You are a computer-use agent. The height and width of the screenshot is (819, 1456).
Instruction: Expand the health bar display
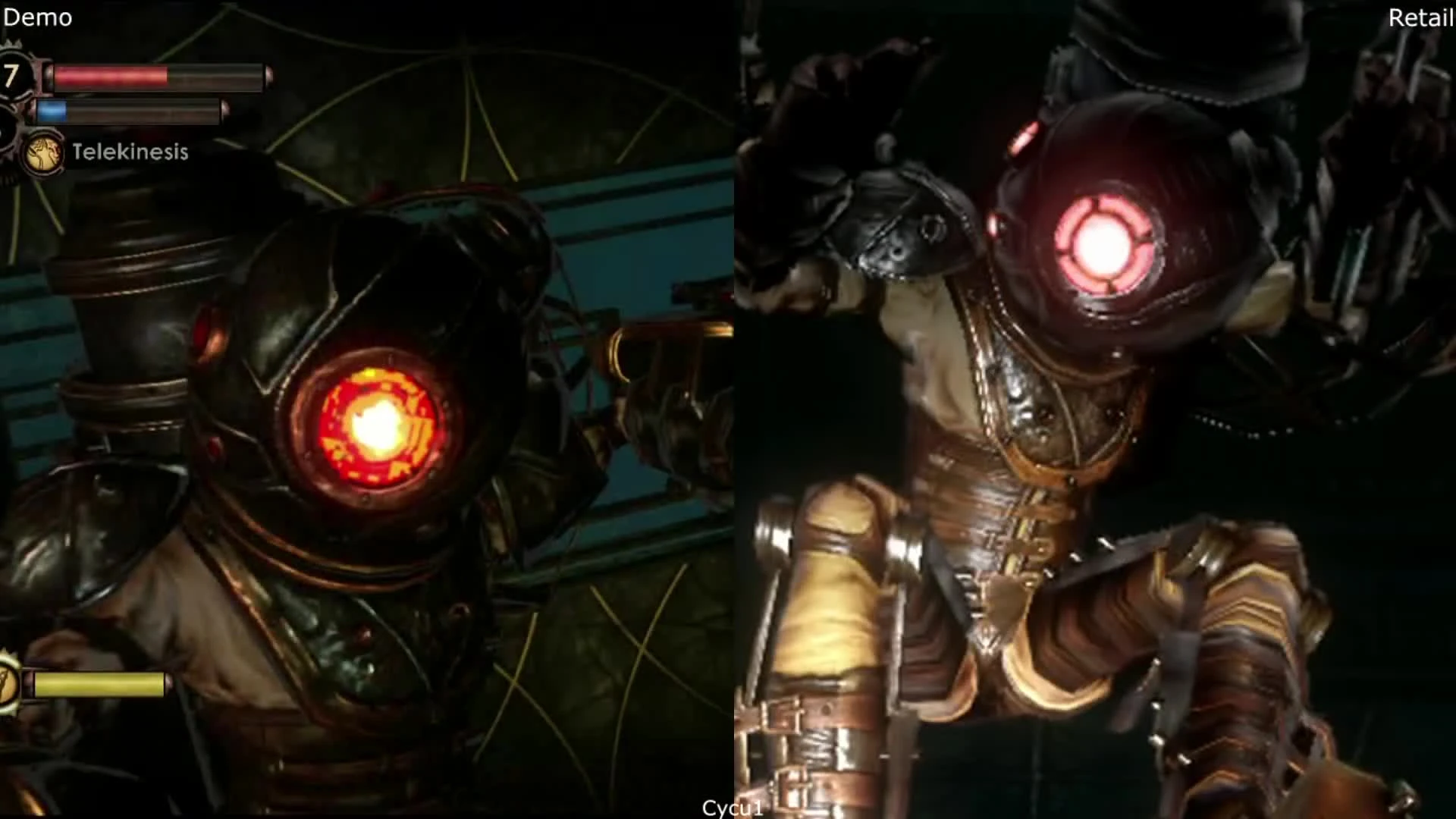pos(152,76)
